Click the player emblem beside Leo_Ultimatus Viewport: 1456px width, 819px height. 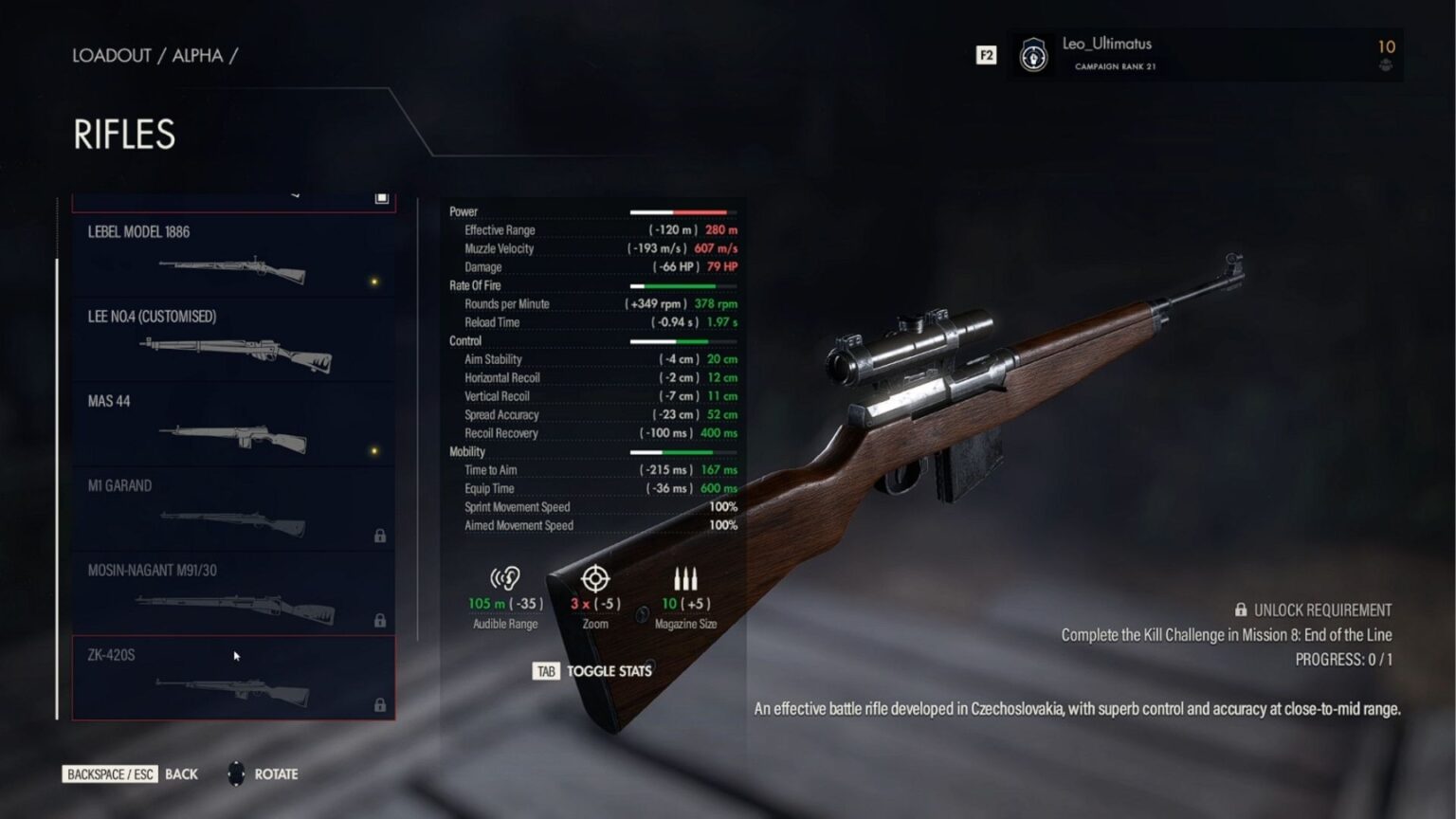[x=1033, y=55]
